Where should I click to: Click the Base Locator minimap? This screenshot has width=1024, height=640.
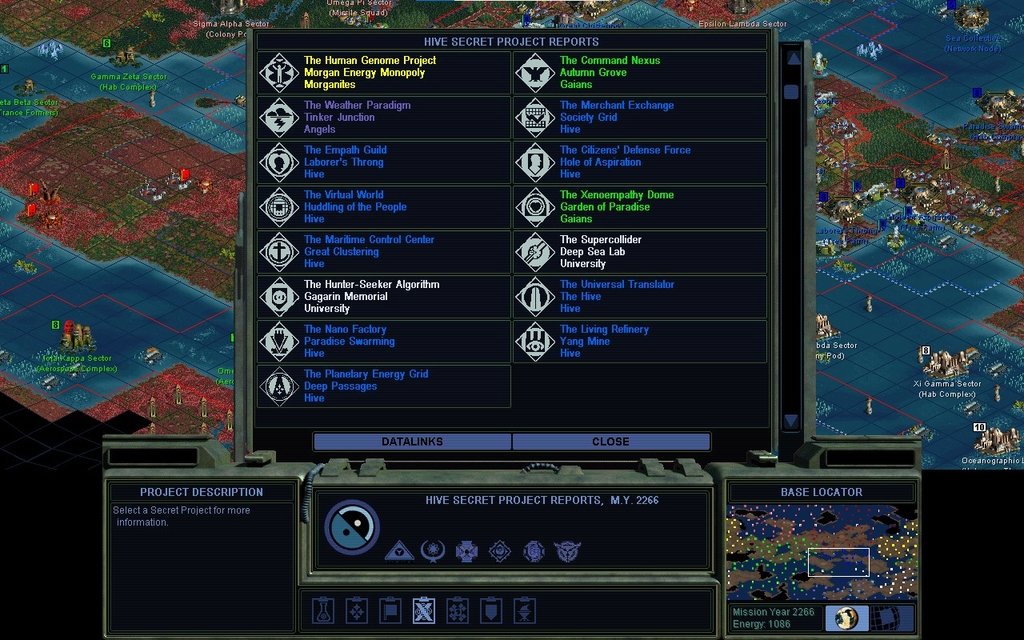[x=821, y=552]
